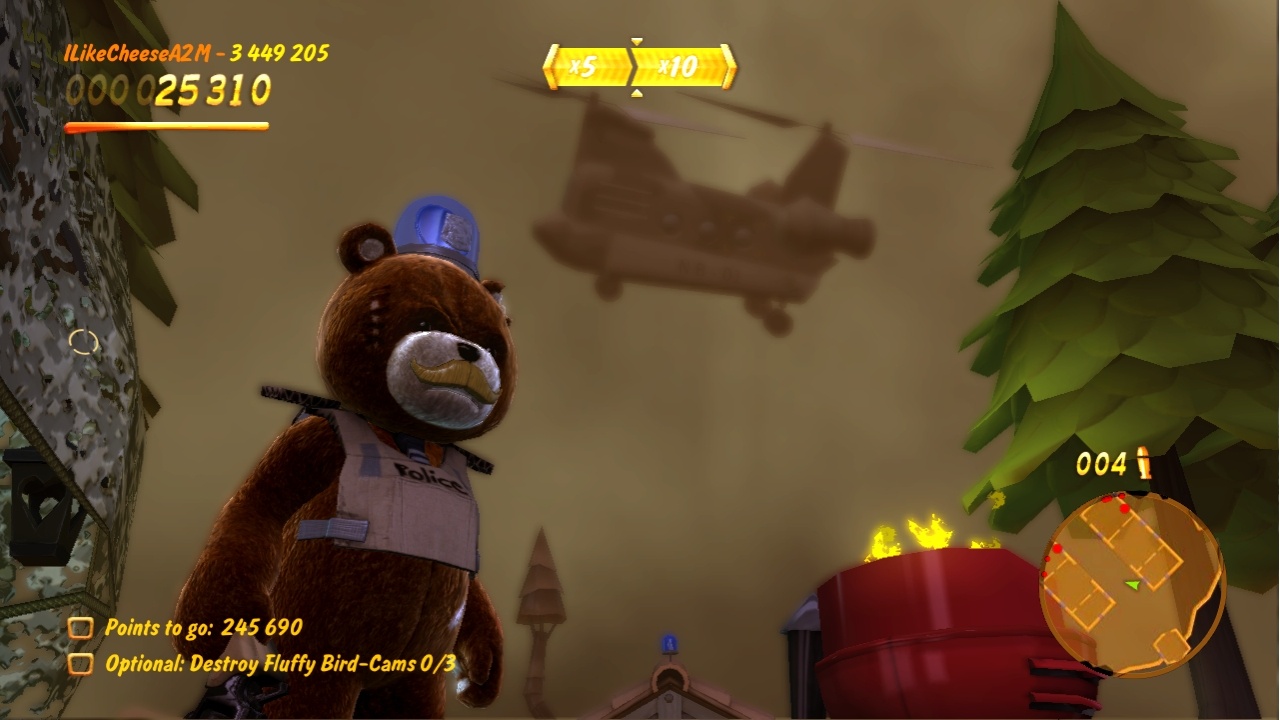
Task: Click the ammo count reading 004
Action: 1100,462
